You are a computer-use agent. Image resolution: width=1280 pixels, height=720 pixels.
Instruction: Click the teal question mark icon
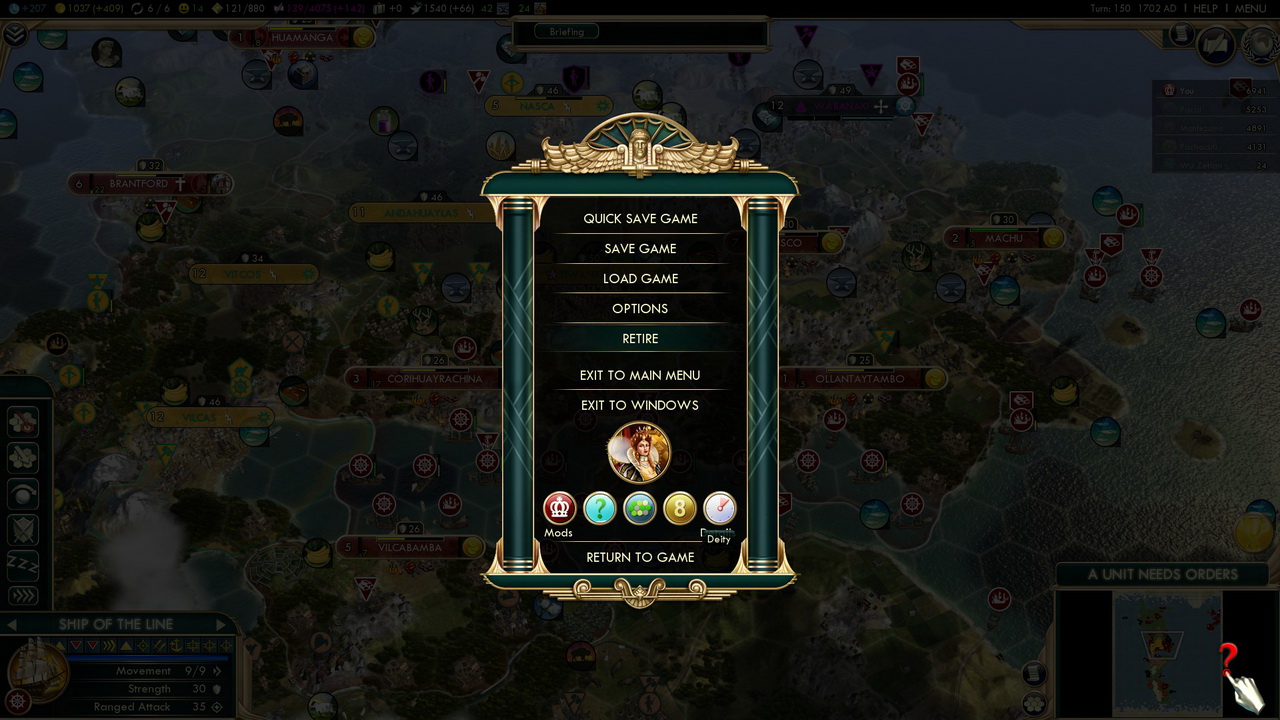[x=599, y=508]
